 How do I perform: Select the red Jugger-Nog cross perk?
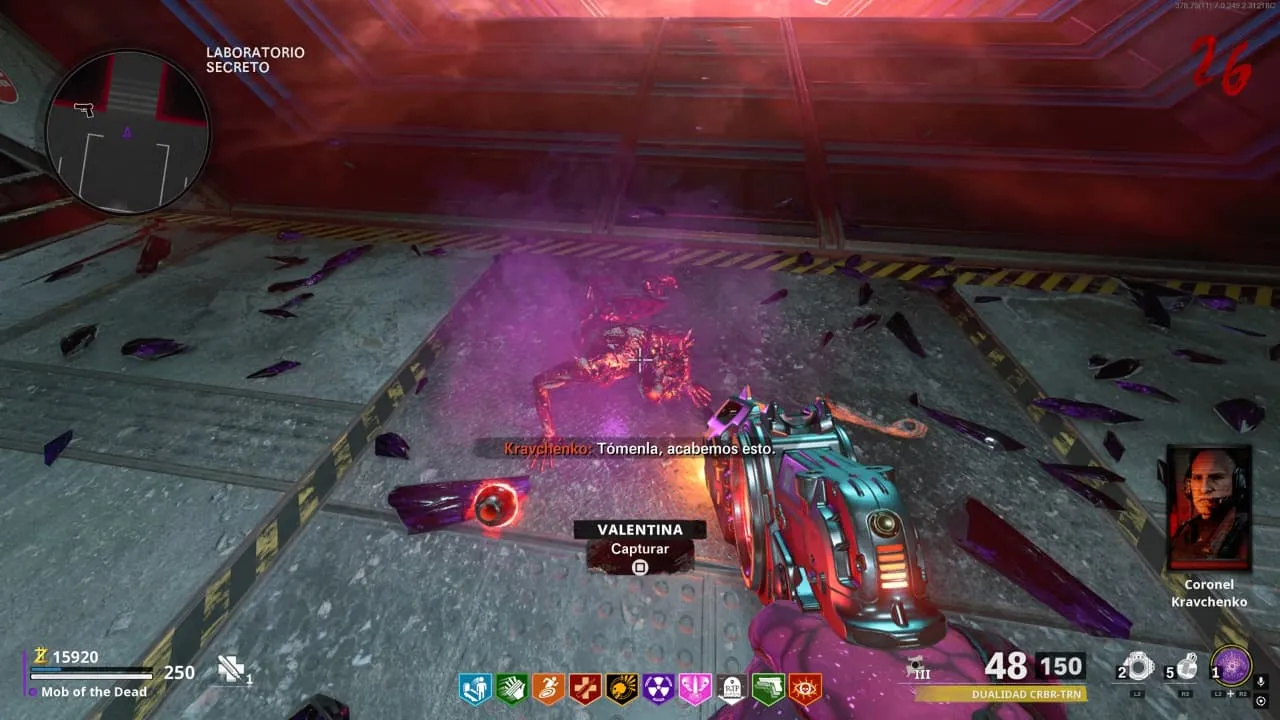pyautogui.click(x=585, y=688)
